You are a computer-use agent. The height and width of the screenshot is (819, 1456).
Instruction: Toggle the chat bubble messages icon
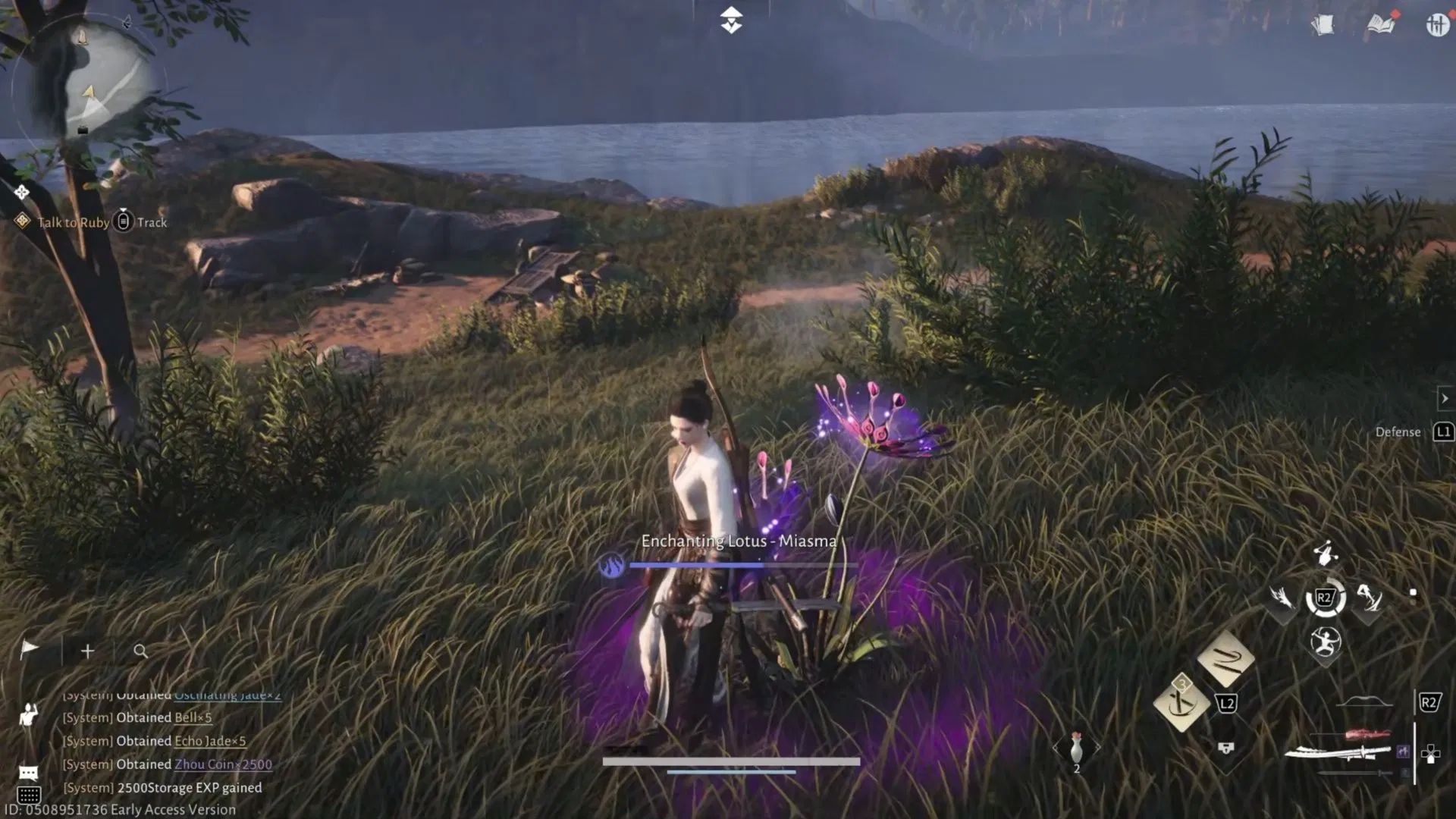(27, 771)
